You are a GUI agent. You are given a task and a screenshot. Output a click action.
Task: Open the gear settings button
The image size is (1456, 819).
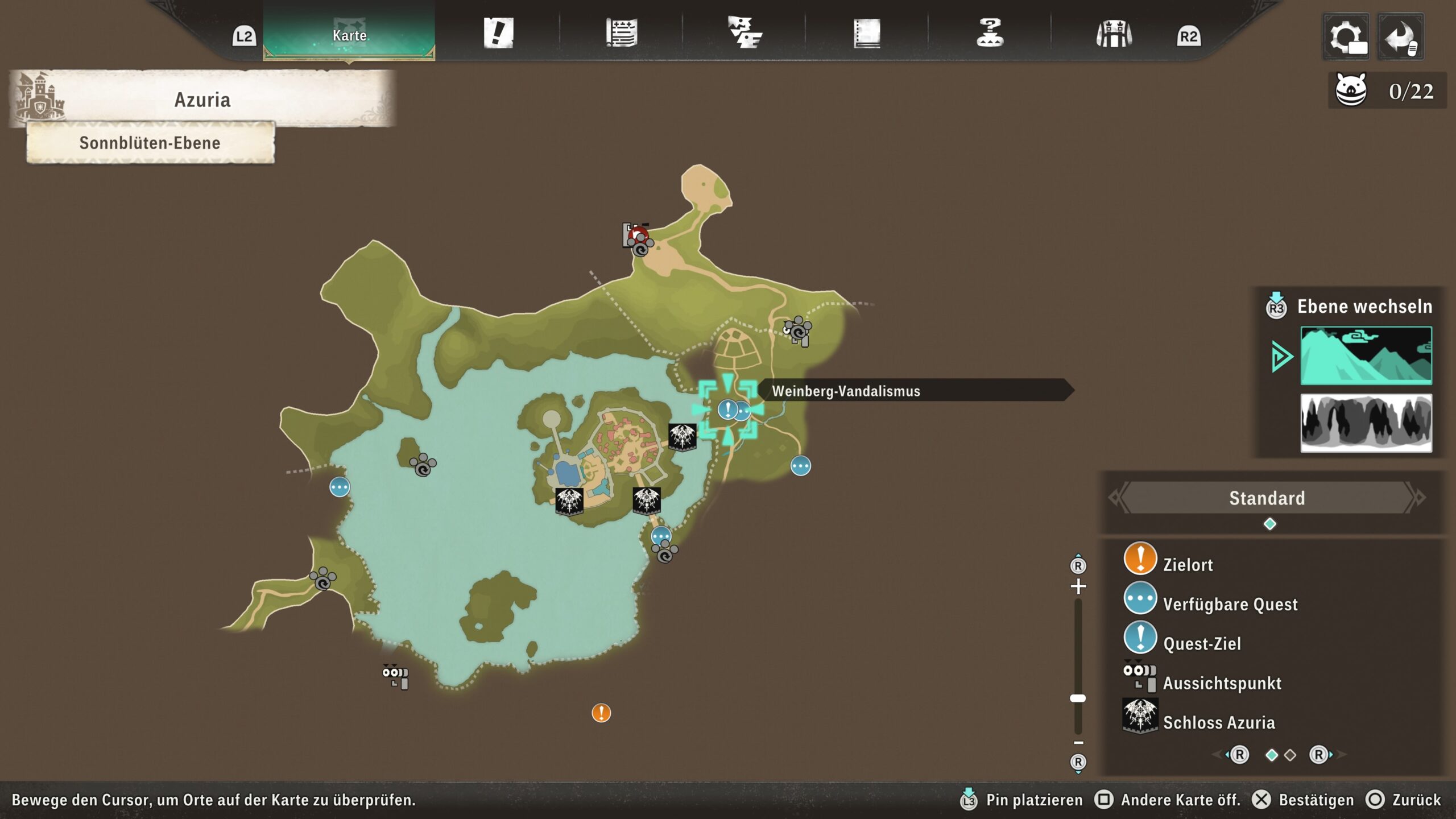click(x=1346, y=38)
